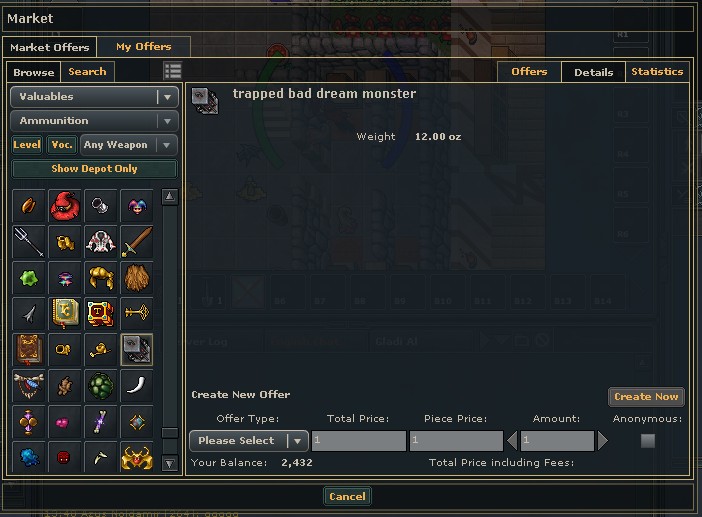702x517 pixels.
Task: Toggle the Level filter button
Action: coord(27,145)
